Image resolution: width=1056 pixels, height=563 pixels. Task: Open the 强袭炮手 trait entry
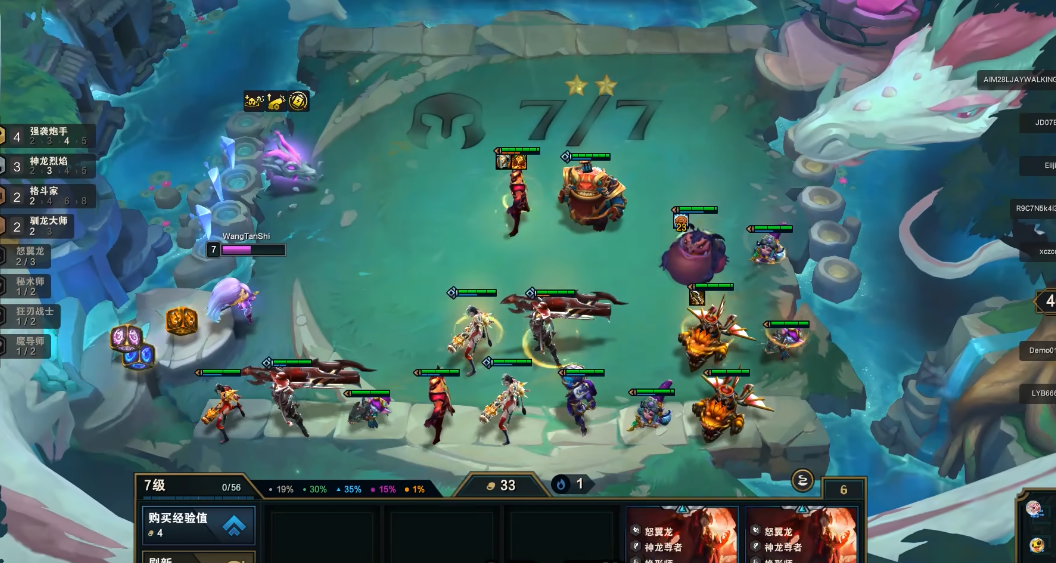pos(48,136)
